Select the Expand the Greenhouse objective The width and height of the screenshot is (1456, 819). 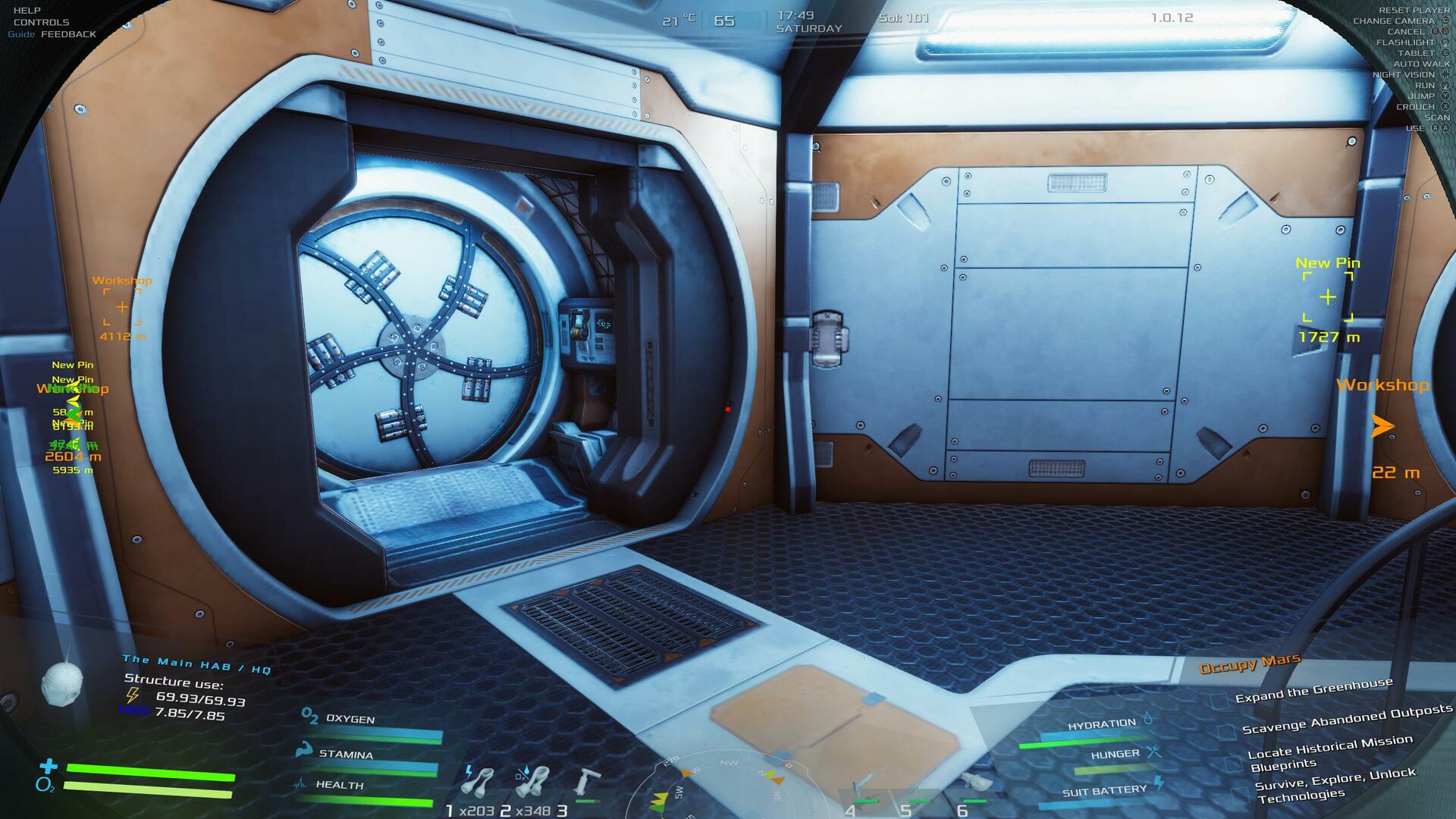pyautogui.click(x=1313, y=690)
